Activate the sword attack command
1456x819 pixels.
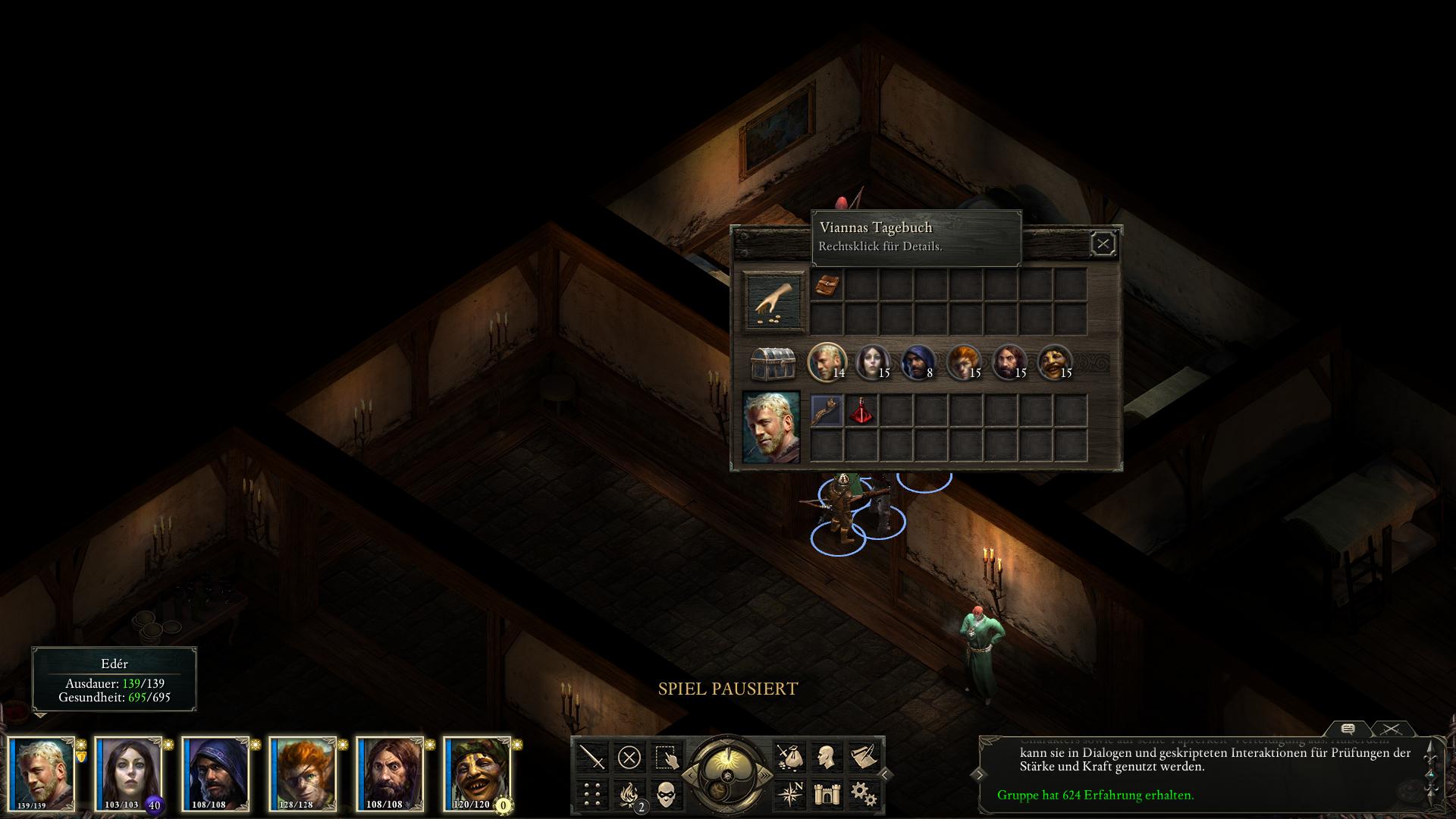click(x=592, y=757)
